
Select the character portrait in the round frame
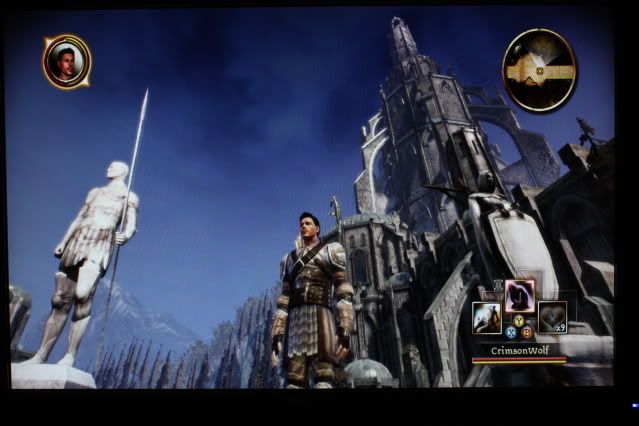point(66,62)
